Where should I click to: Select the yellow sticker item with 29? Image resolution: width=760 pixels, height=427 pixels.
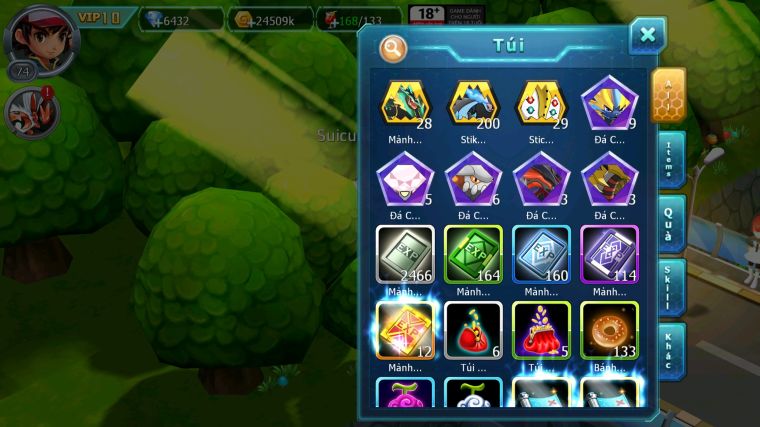(541, 104)
